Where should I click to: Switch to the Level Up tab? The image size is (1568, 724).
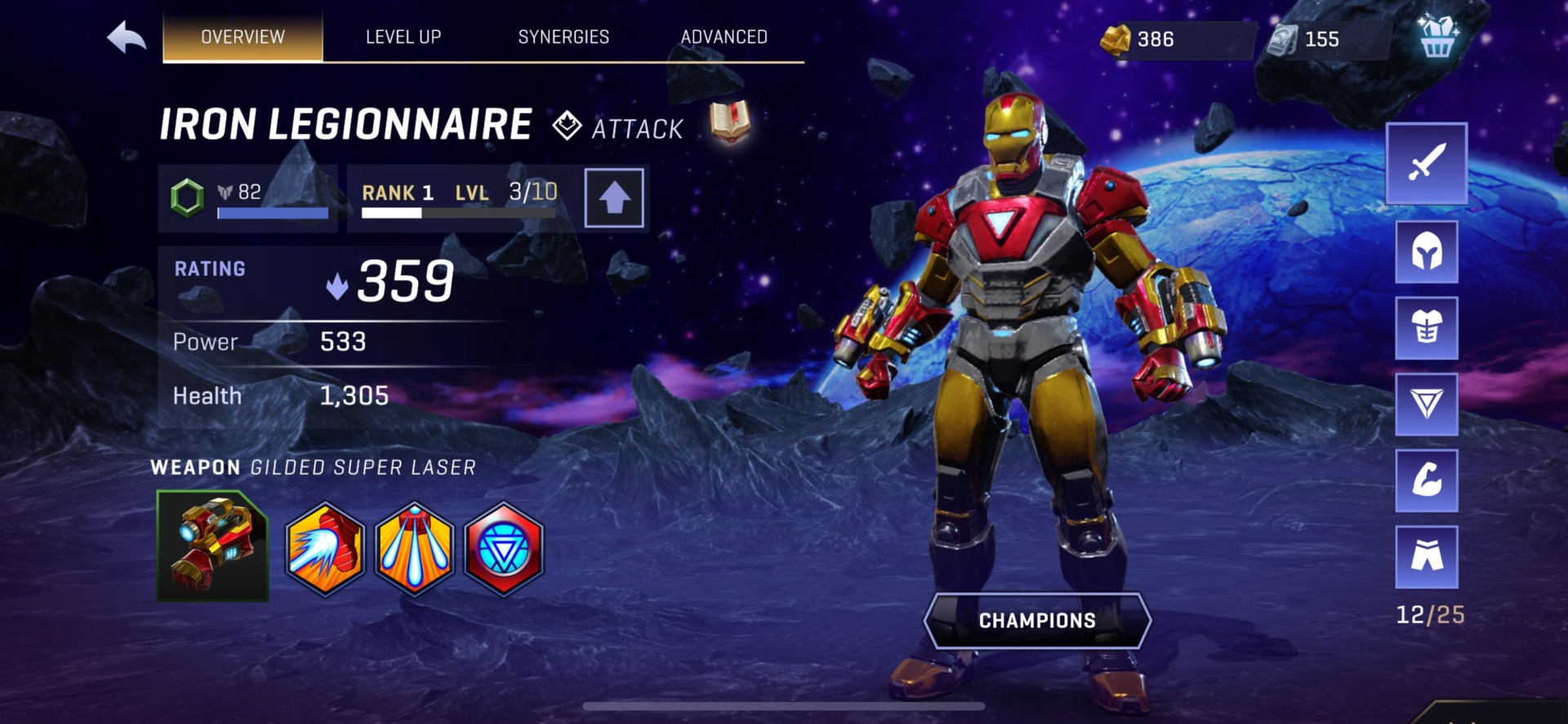[x=403, y=37]
